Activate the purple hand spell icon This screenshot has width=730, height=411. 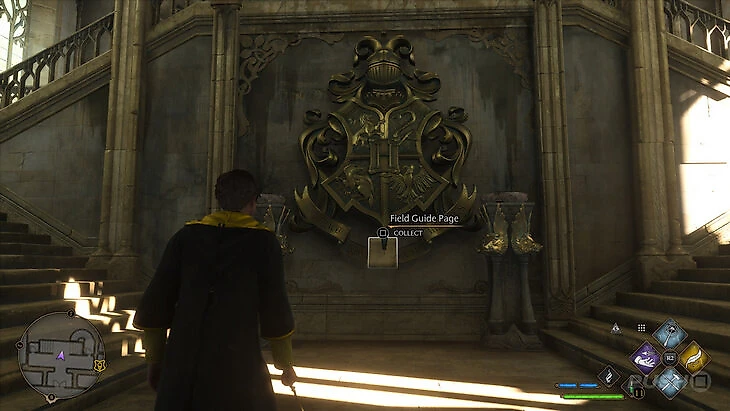pyautogui.click(x=646, y=356)
